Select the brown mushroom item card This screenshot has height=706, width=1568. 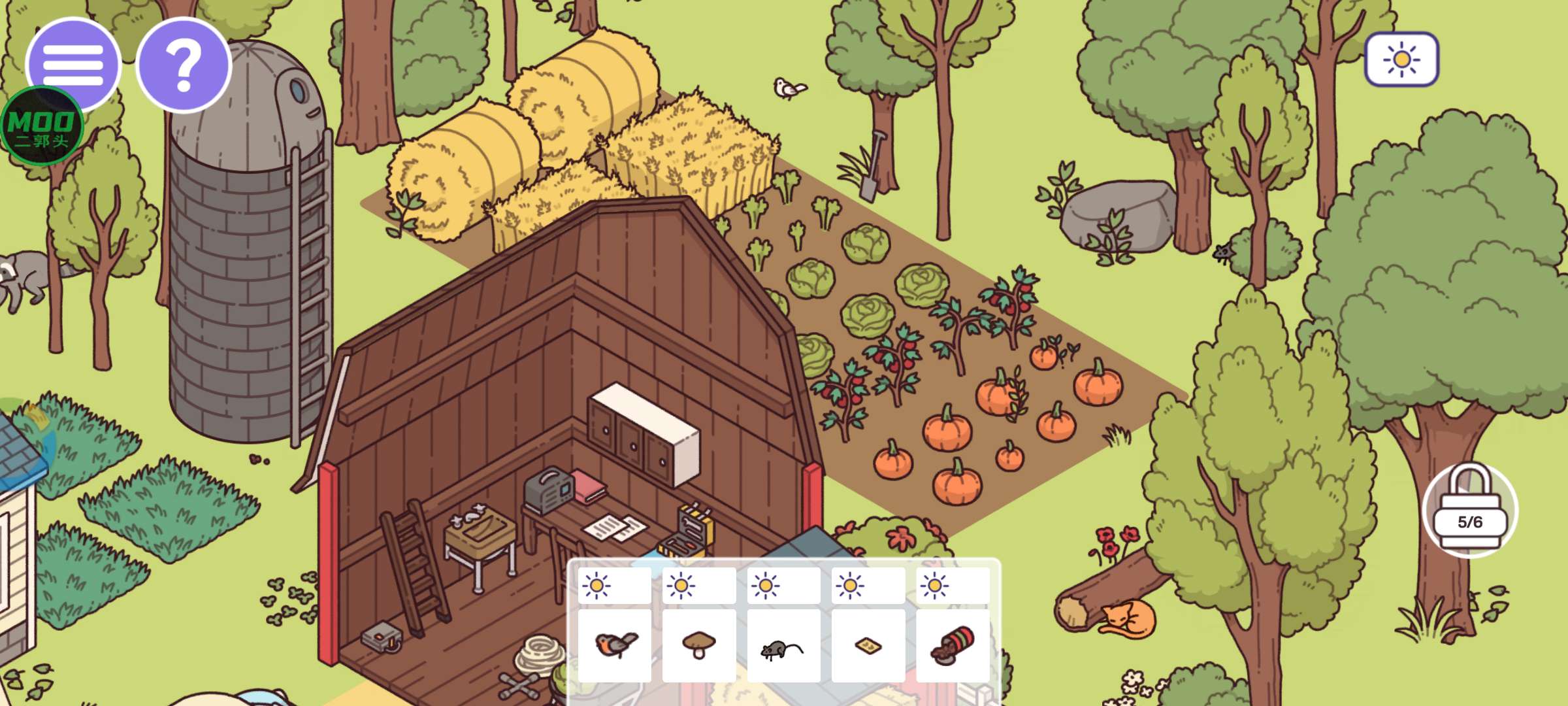point(699,645)
